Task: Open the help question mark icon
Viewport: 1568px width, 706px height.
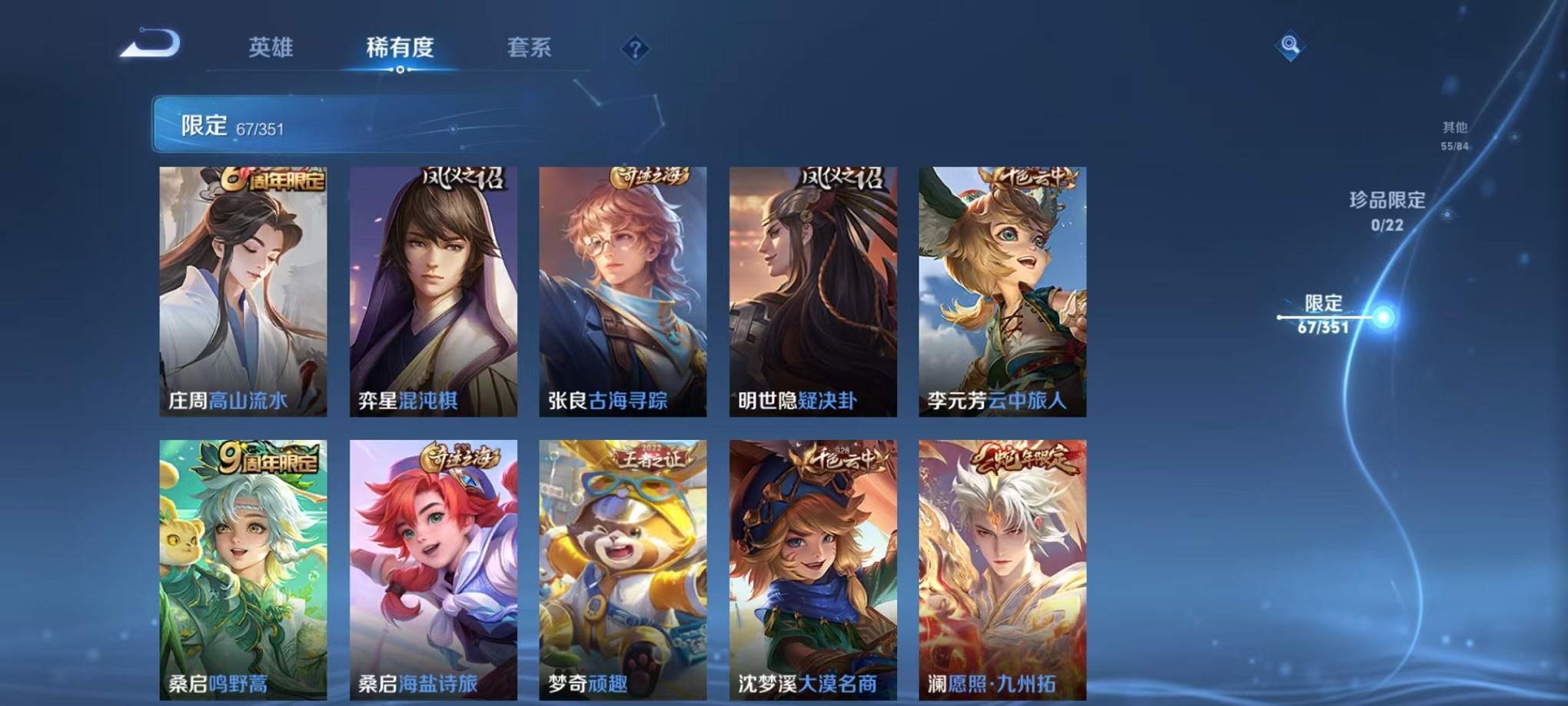Action: coord(634,48)
